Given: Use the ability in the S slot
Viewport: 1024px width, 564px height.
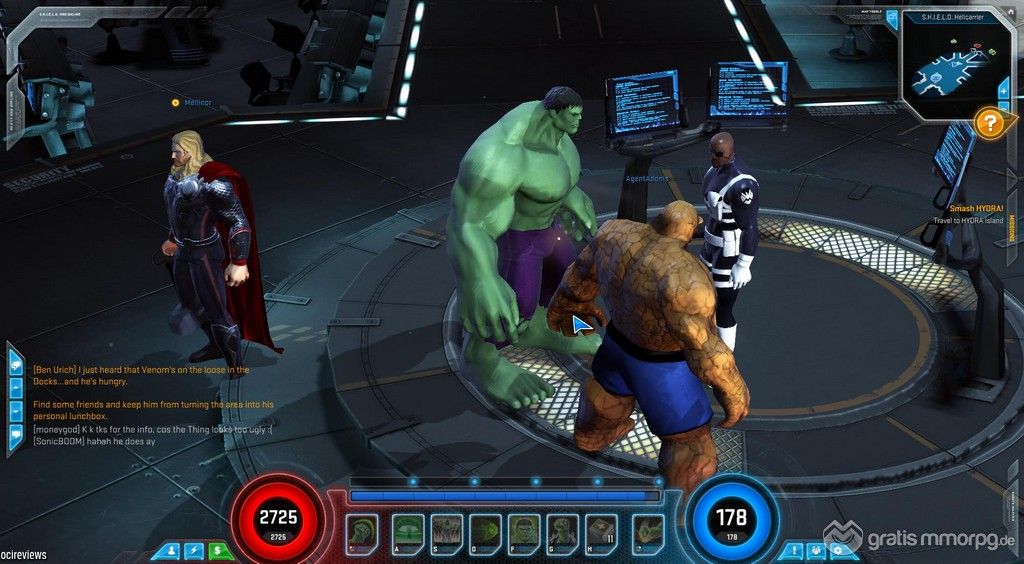Looking at the screenshot, I should pos(447,531).
